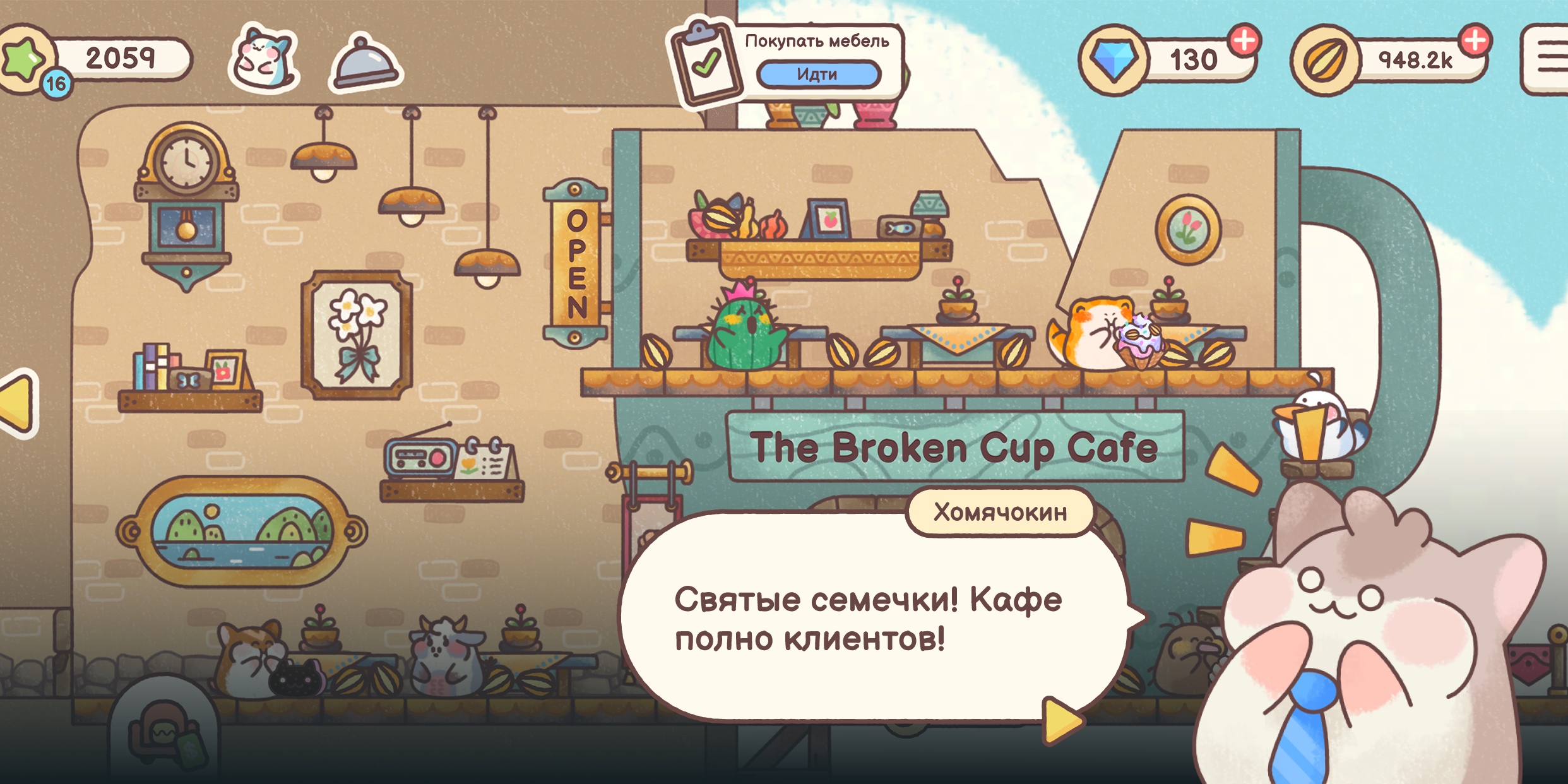The height and width of the screenshot is (784, 1568).
Task: Add more diamonds with plus button
Action: [x=1244, y=41]
